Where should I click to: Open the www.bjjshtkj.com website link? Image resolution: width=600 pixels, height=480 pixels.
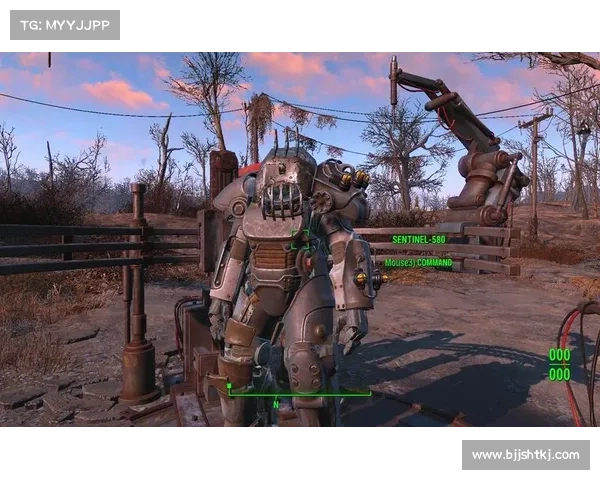(x=524, y=455)
